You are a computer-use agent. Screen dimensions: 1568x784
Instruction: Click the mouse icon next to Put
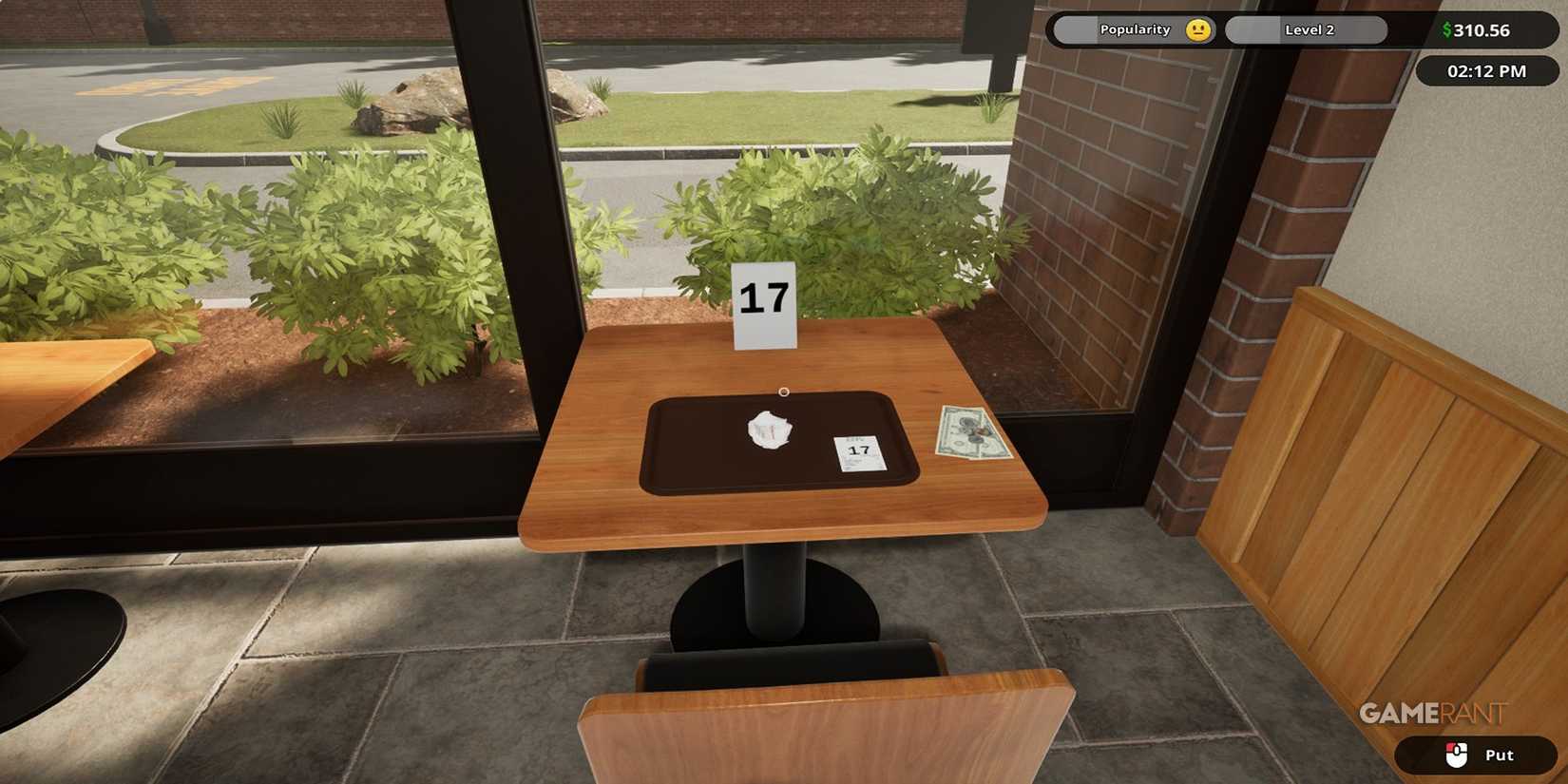(1455, 755)
